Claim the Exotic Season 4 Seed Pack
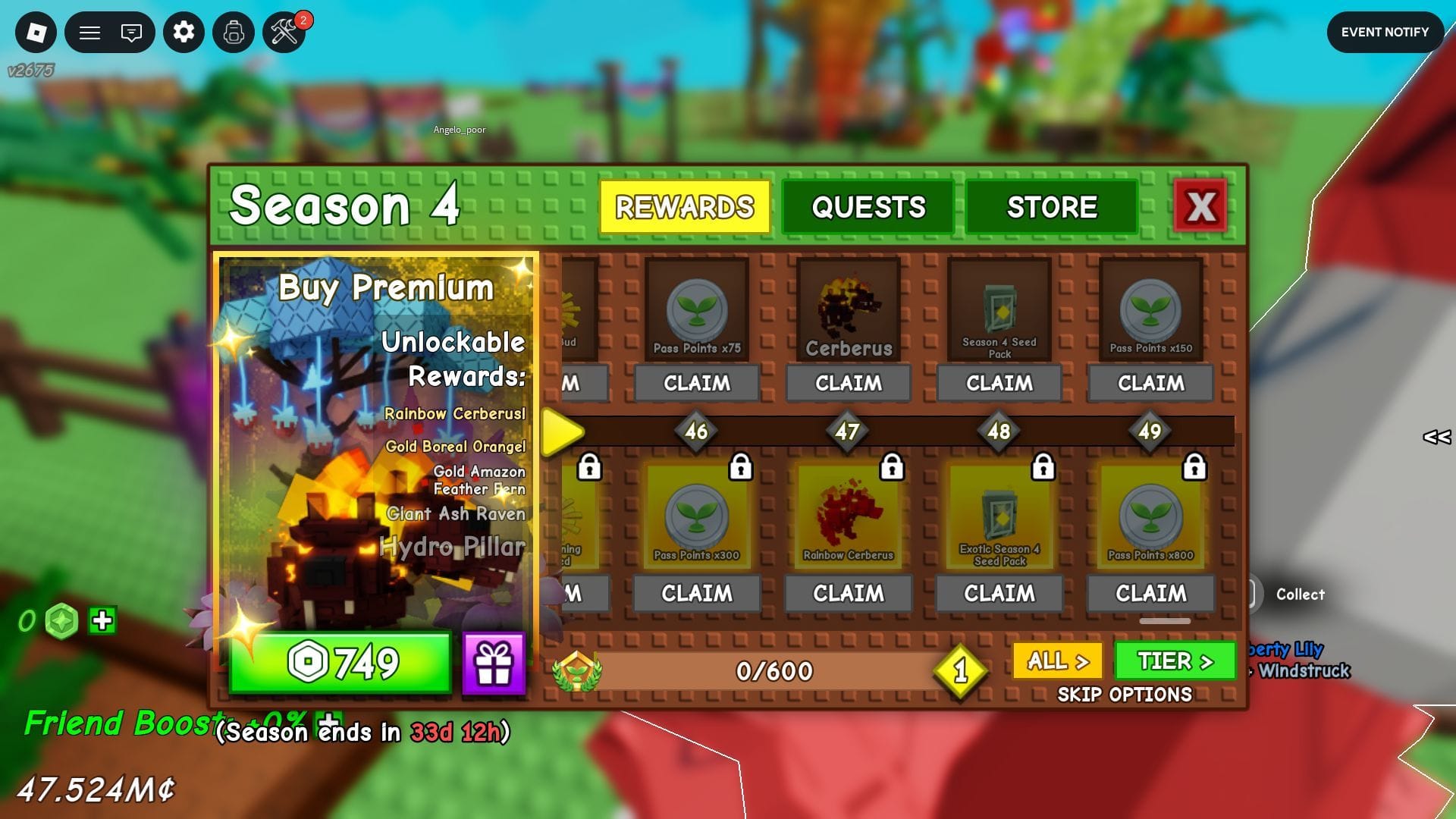The width and height of the screenshot is (1456, 819). (x=999, y=593)
